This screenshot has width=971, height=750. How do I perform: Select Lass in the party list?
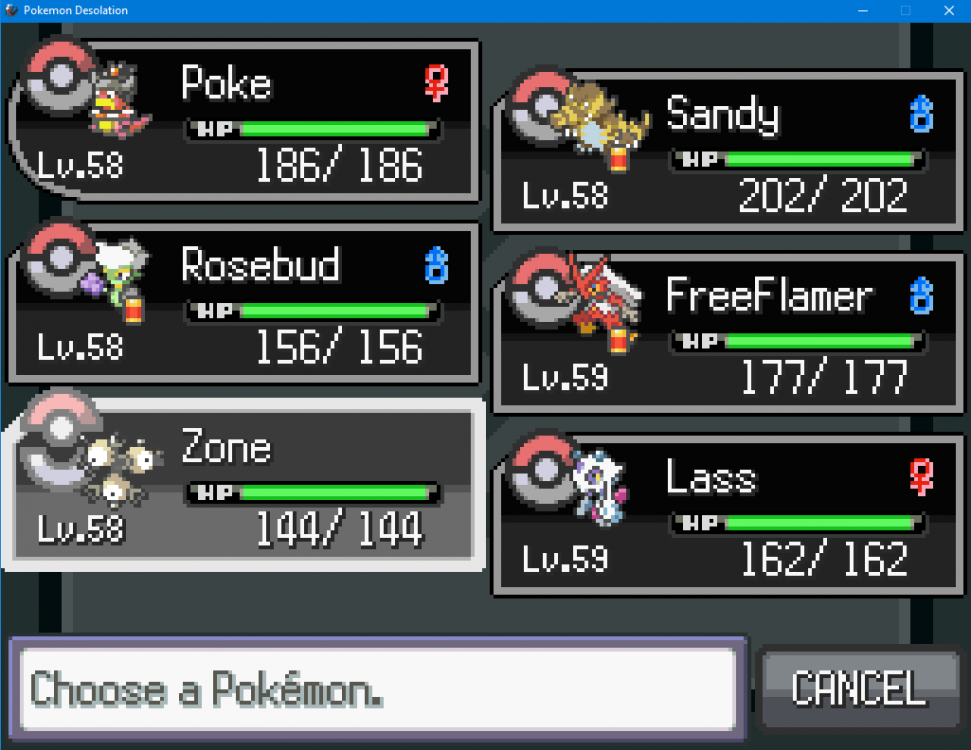[728, 515]
